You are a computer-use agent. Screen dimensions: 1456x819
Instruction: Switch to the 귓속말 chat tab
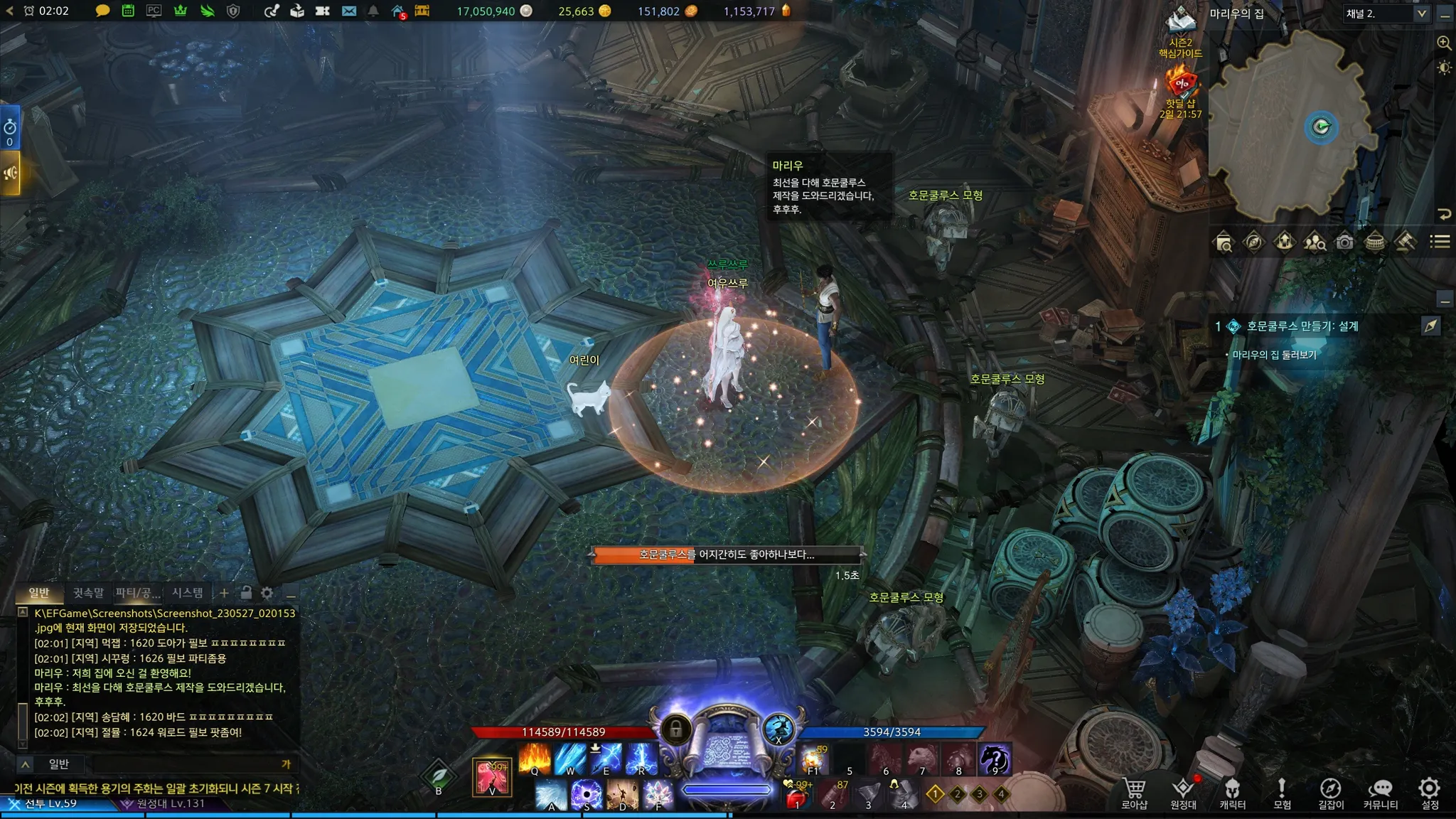coord(88,593)
